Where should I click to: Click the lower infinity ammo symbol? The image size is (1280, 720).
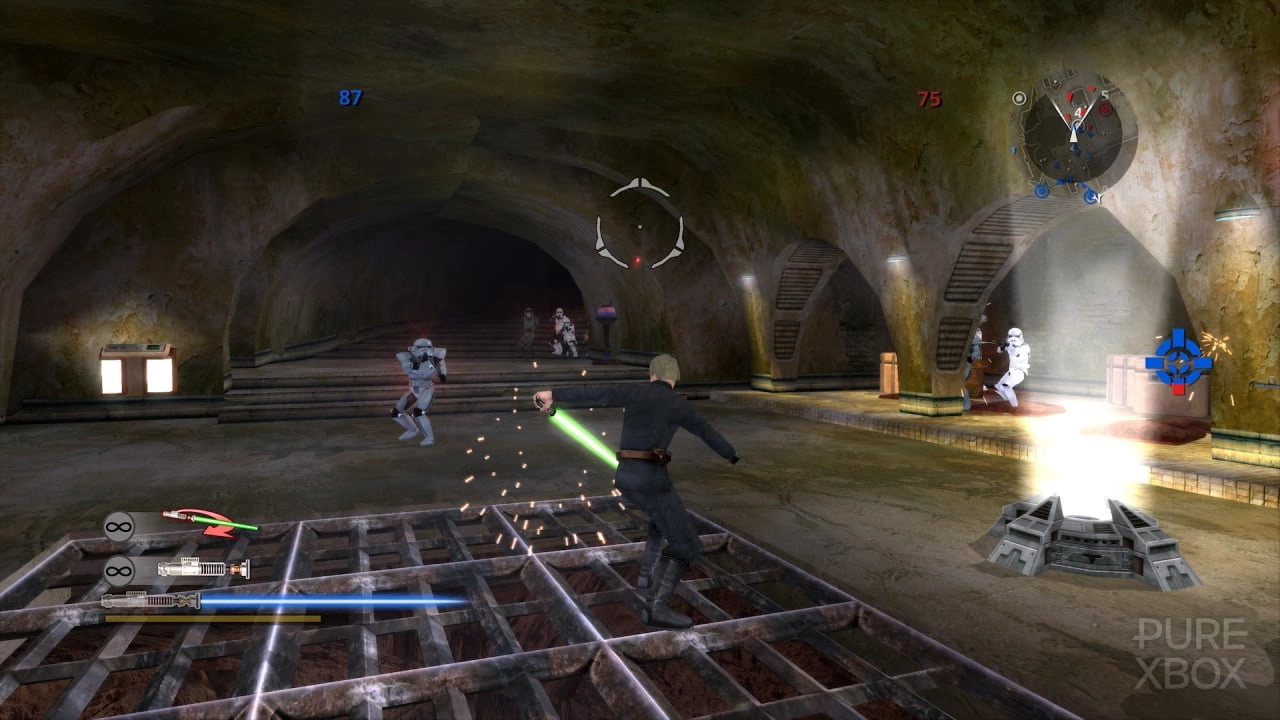click(x=119, y=570)
